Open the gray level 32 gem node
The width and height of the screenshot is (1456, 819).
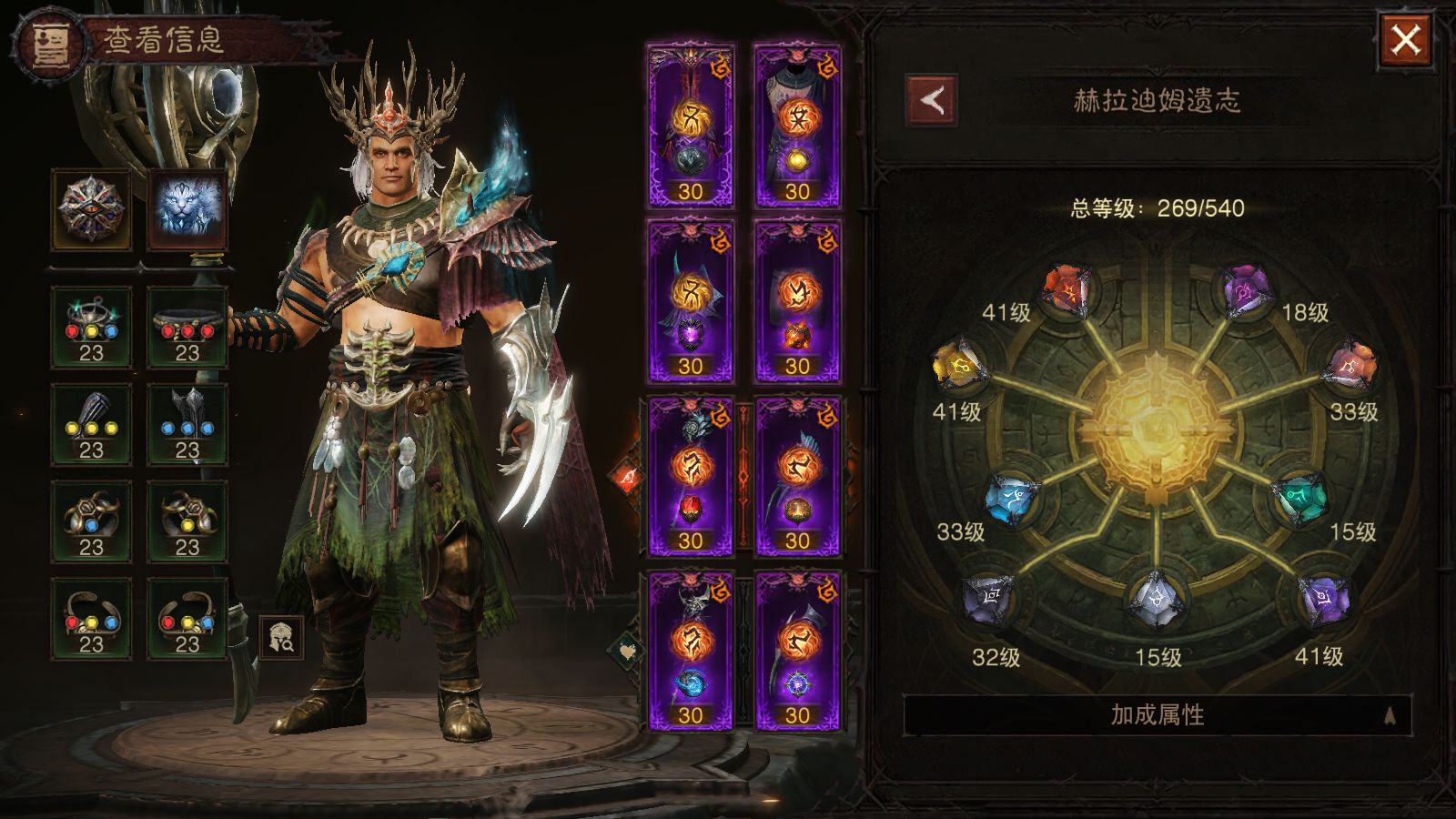coord(989,599)
